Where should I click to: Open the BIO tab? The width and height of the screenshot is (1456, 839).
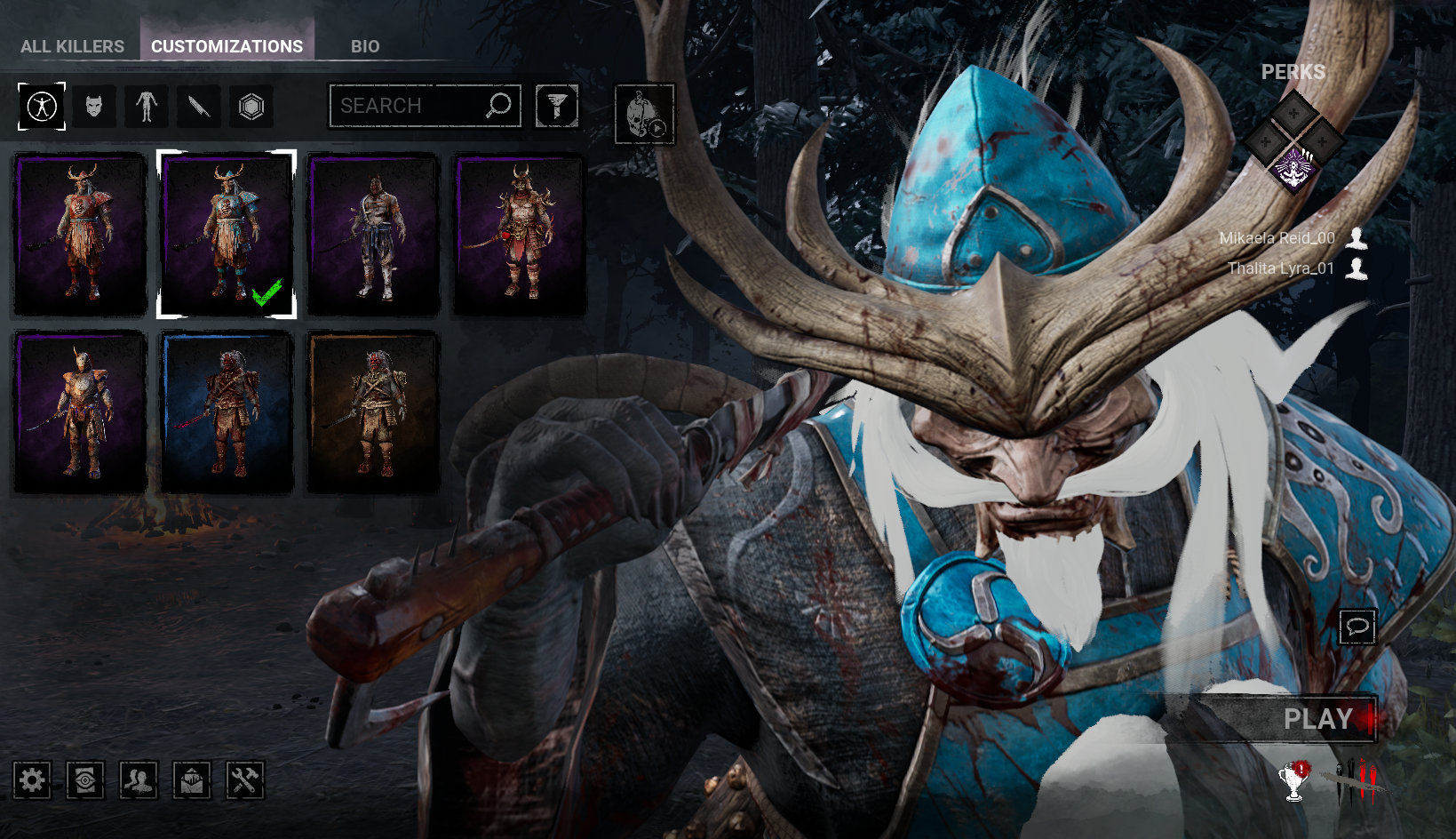pyautogui.click(x=364, y=46)
